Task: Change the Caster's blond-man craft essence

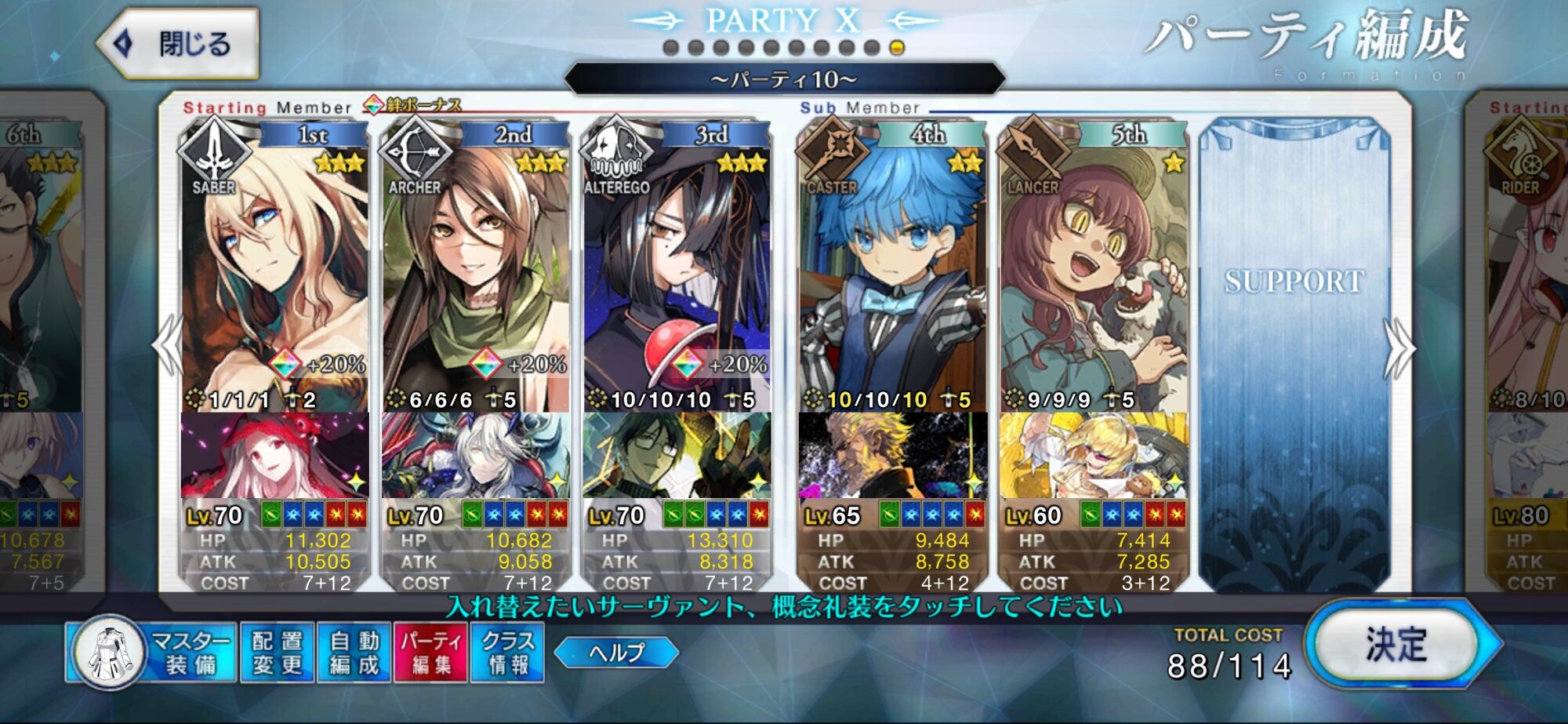Action: click(x=892, y=455)
